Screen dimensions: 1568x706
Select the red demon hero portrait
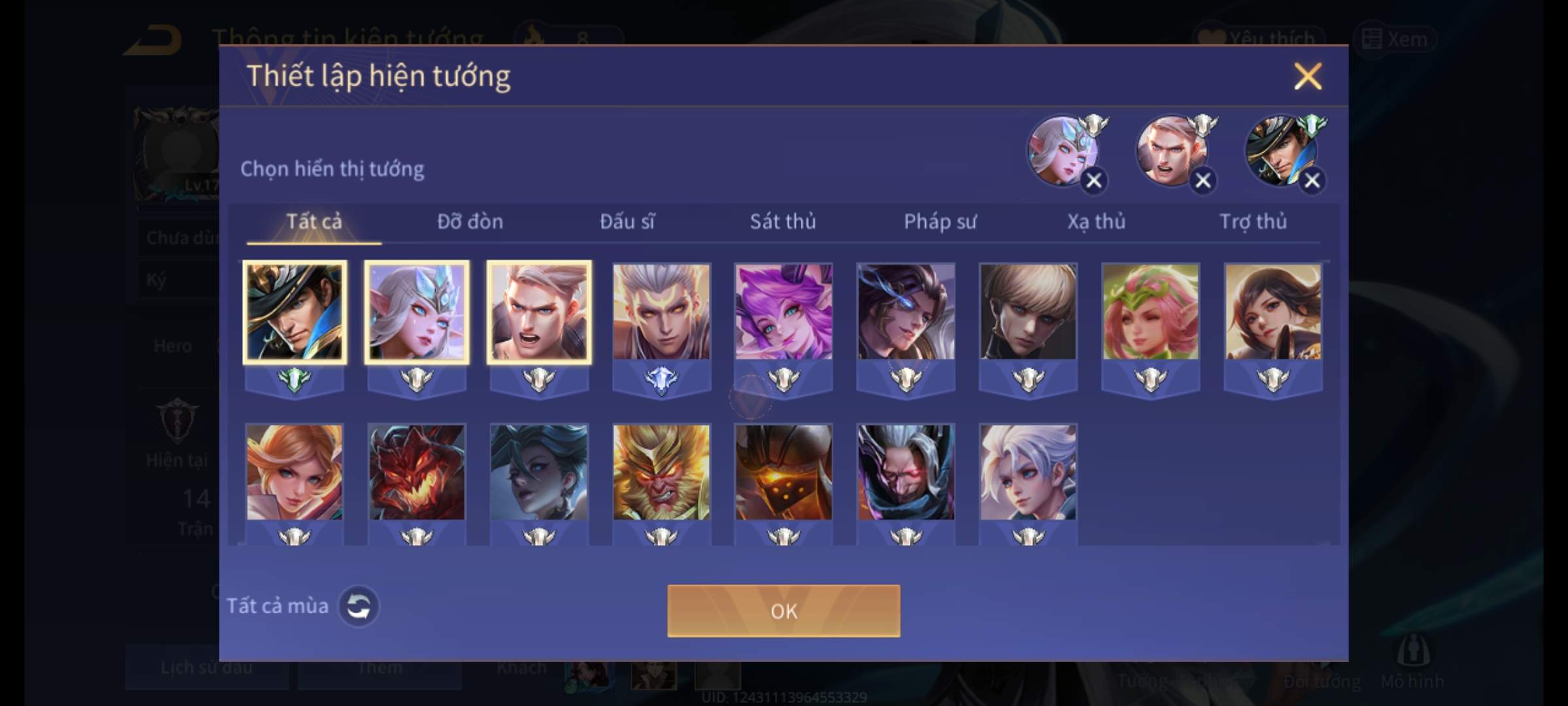point(417,472)
